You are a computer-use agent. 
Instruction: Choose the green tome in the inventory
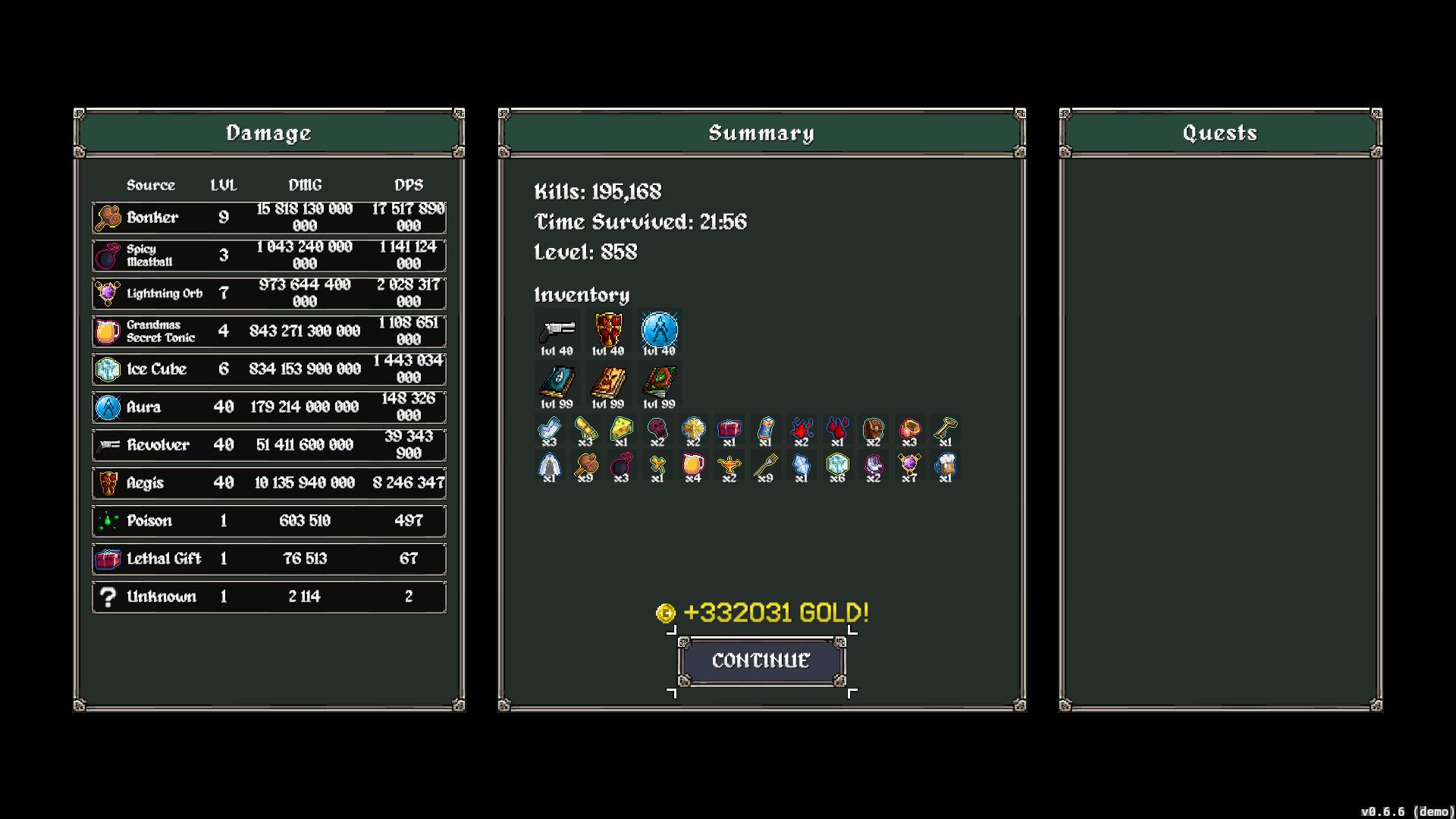(x=659, y=382)
